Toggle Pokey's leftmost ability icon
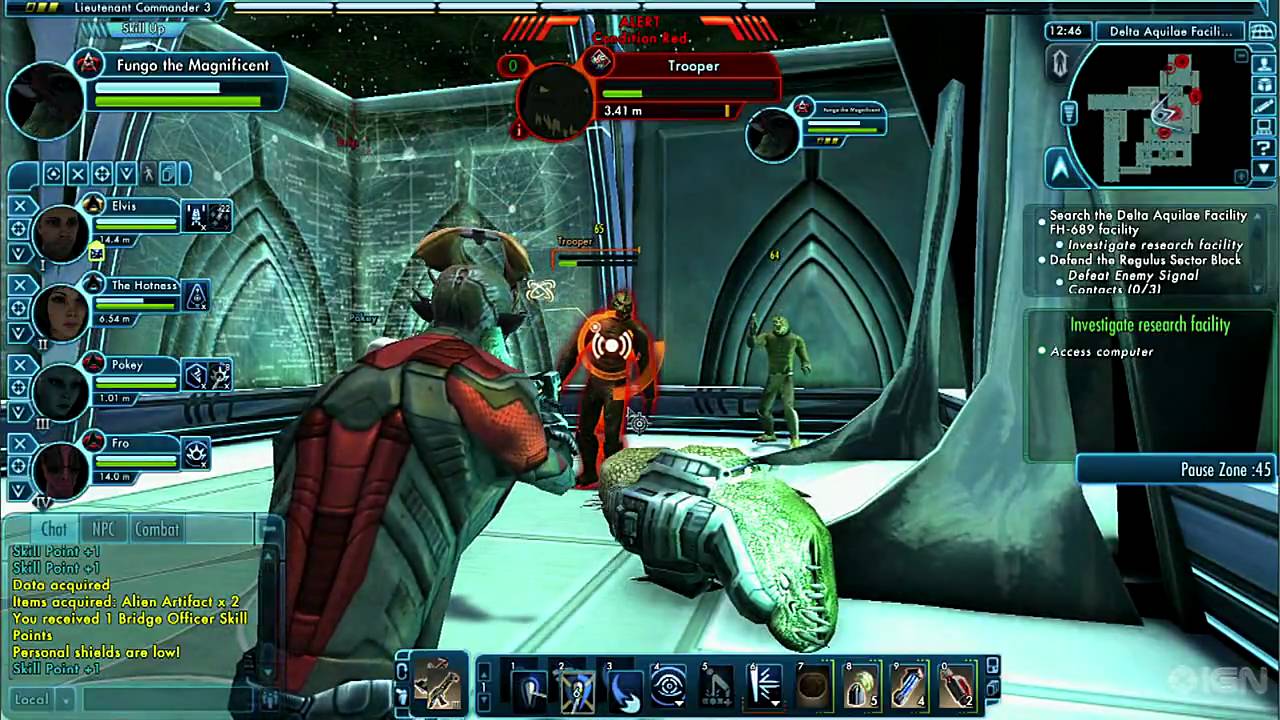The width and height of the screenshot is (1280, 720). (196, 377)
